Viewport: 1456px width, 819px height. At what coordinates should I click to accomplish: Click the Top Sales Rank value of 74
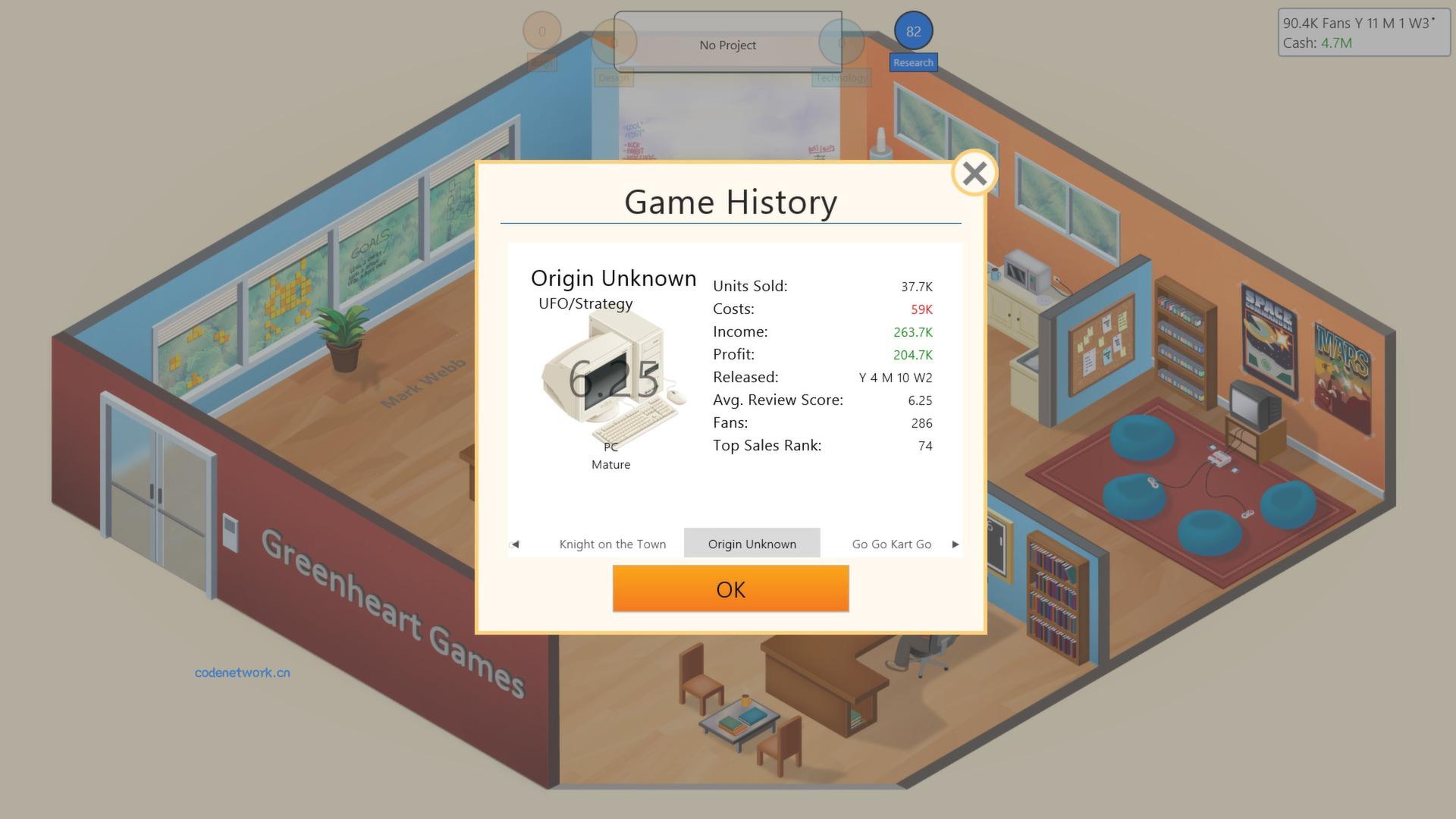925,446
